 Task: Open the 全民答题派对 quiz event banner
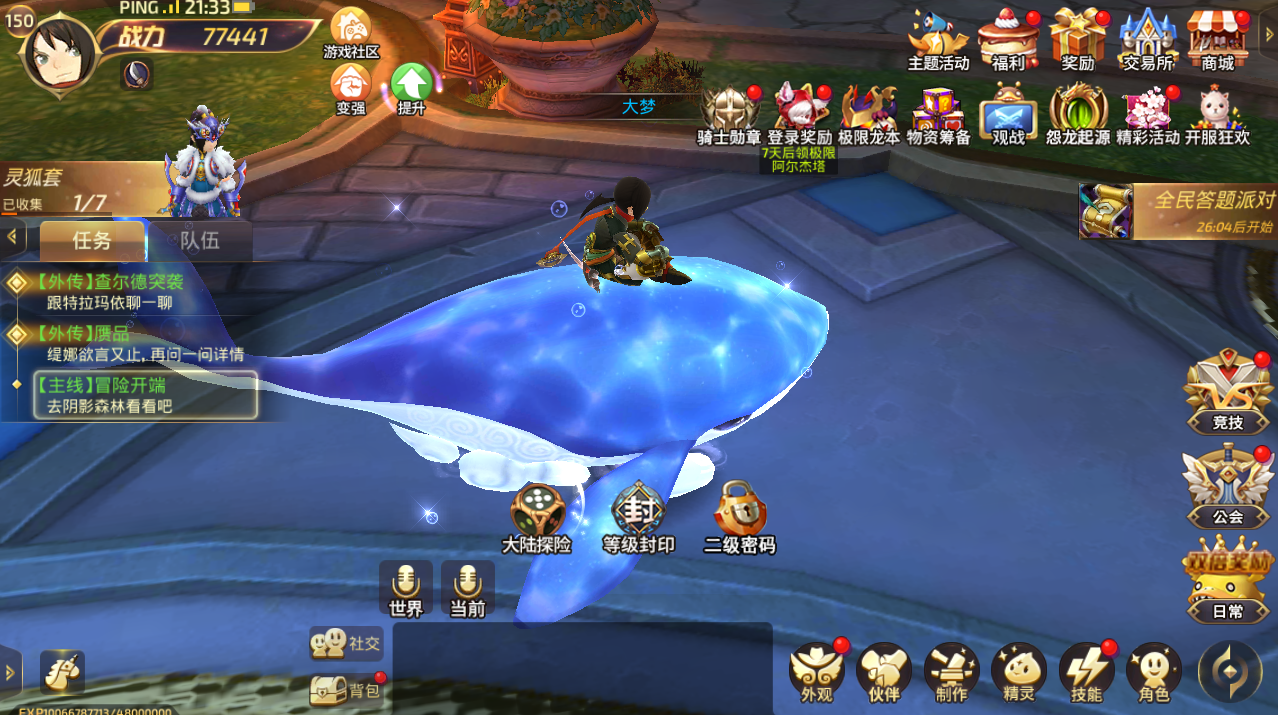[x=1180, y=210]
